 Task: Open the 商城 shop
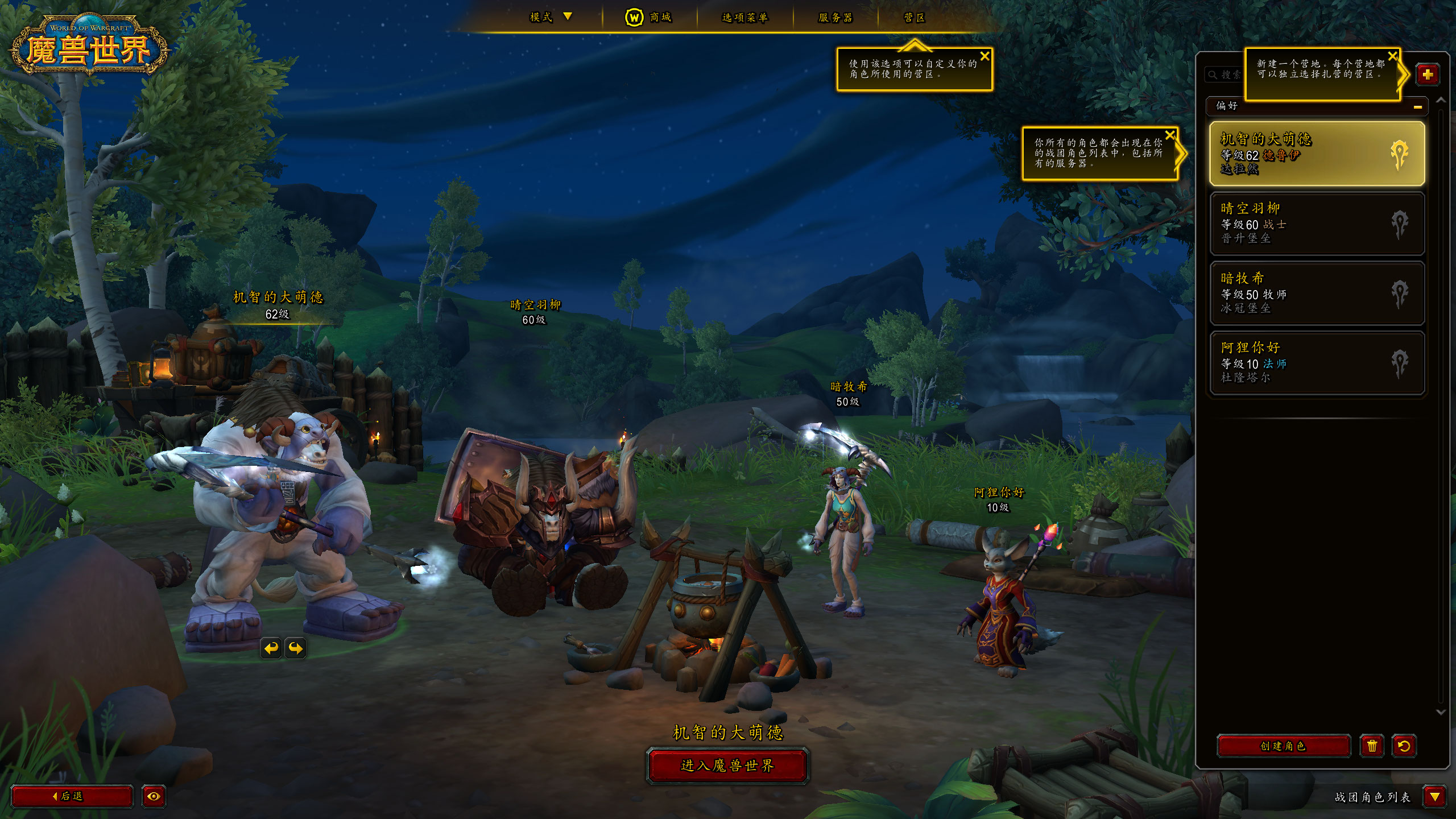pos(649,17)
